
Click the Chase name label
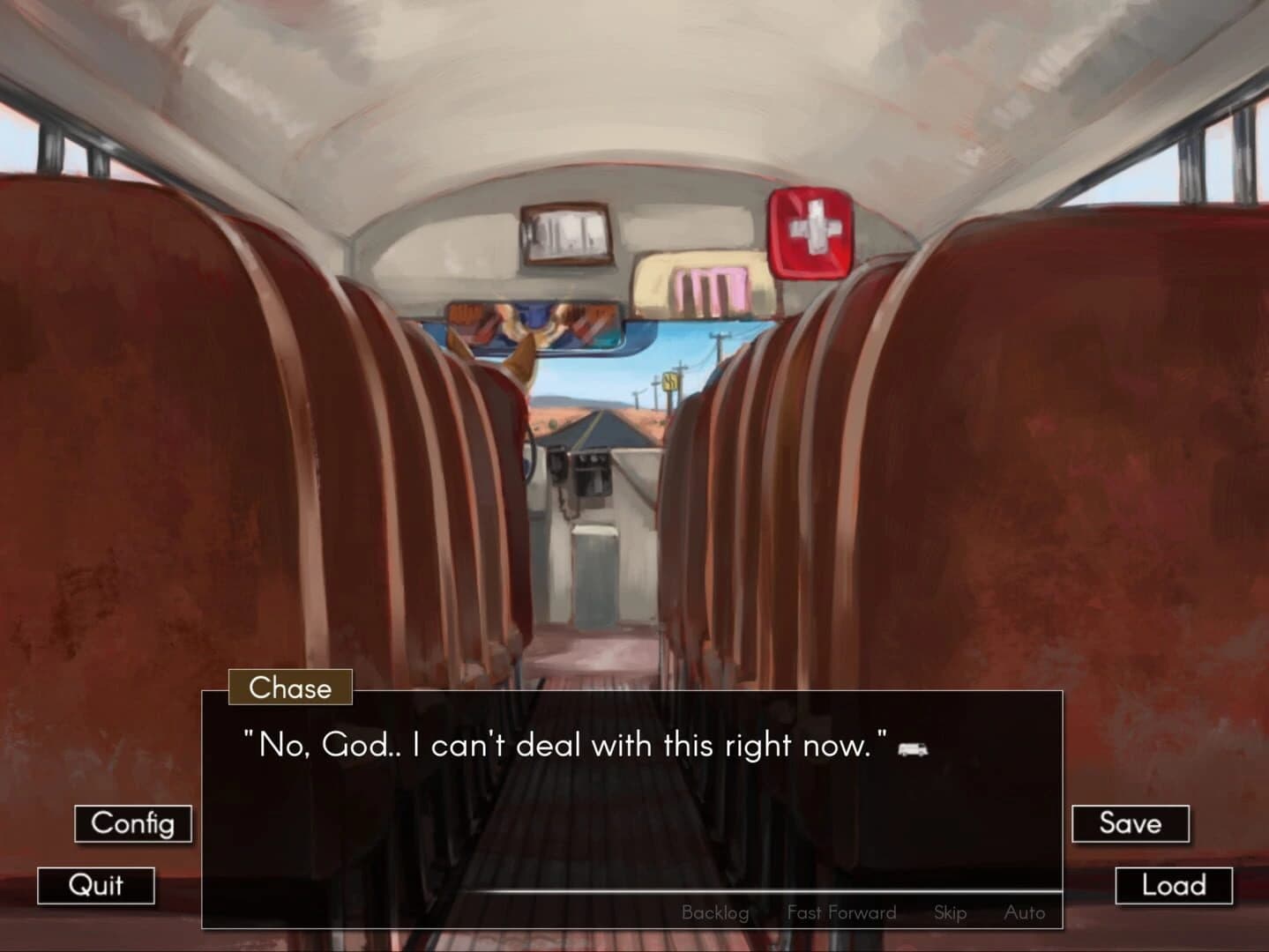pyautogui.click(x=290, y=688)
